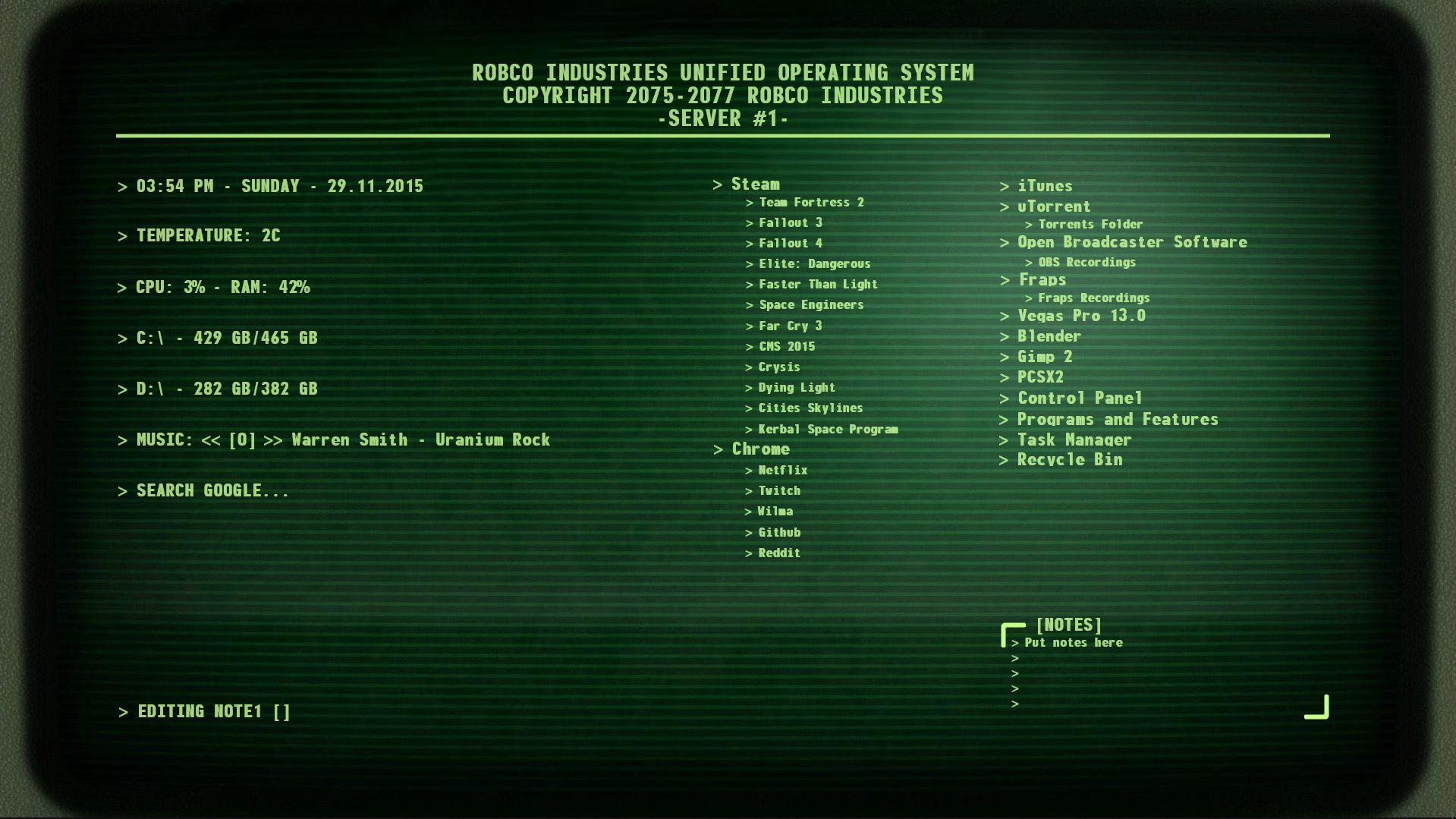1456x819 pixels.
Task: Click the Search Google input field
Action: (x=212, y=490)
